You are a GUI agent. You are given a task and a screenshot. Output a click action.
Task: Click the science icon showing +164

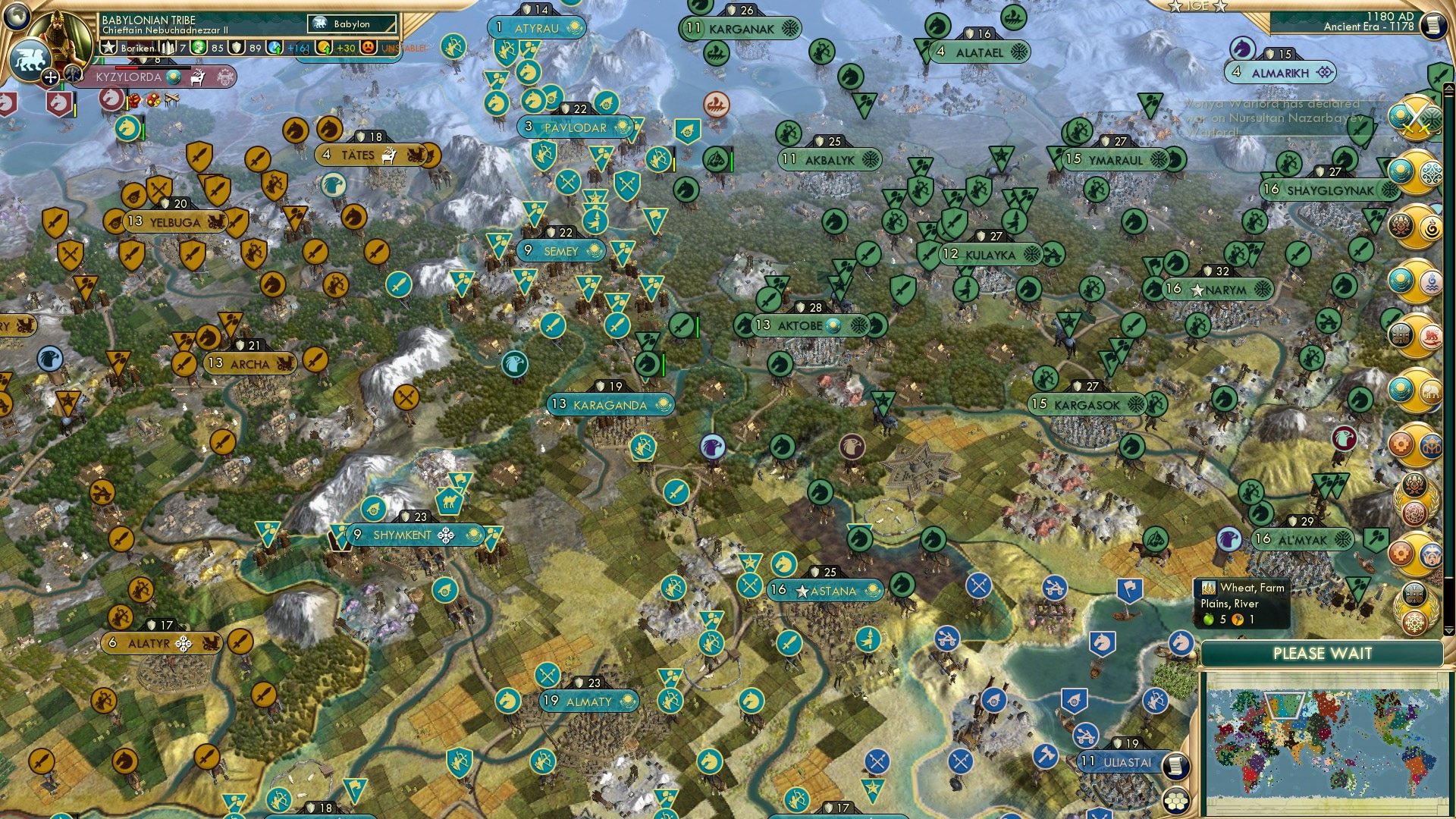coord(274,47)
